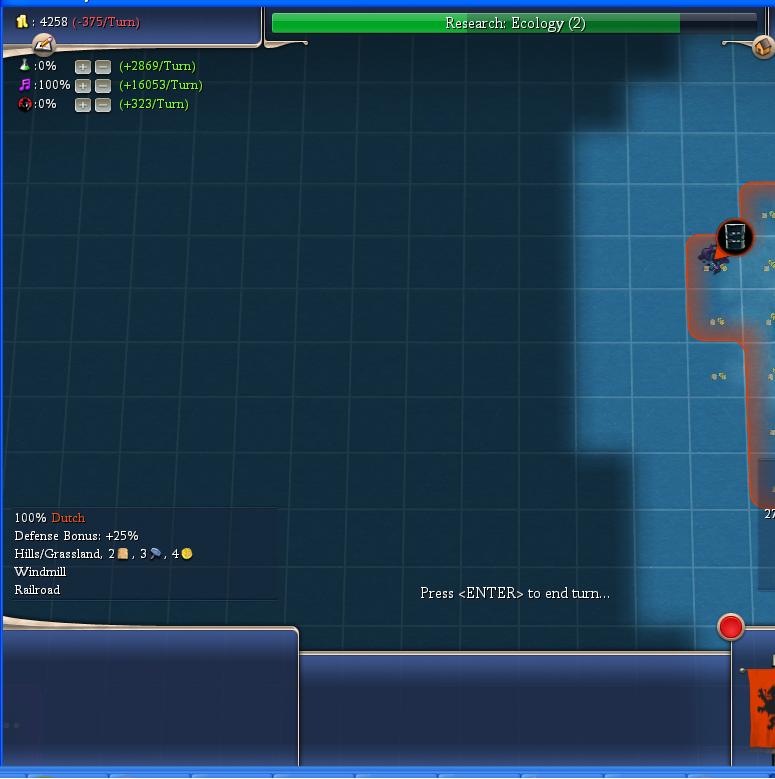Decrease the science research rate
This screenshot has width=775, height=779.
102,67
